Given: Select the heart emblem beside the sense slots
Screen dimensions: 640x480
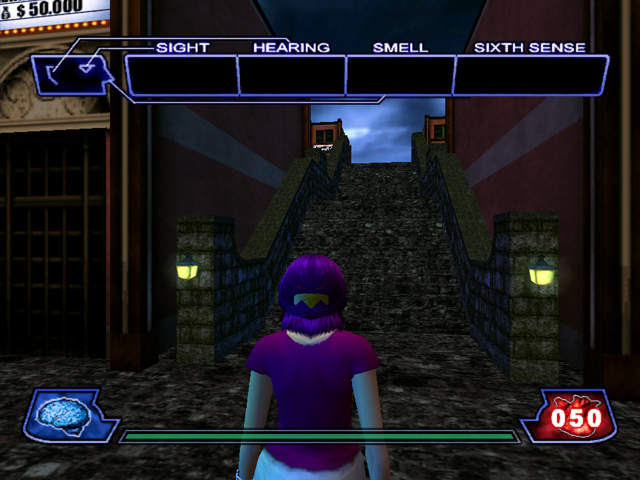Looking at the screenshot, I should (x=72, y=73).
